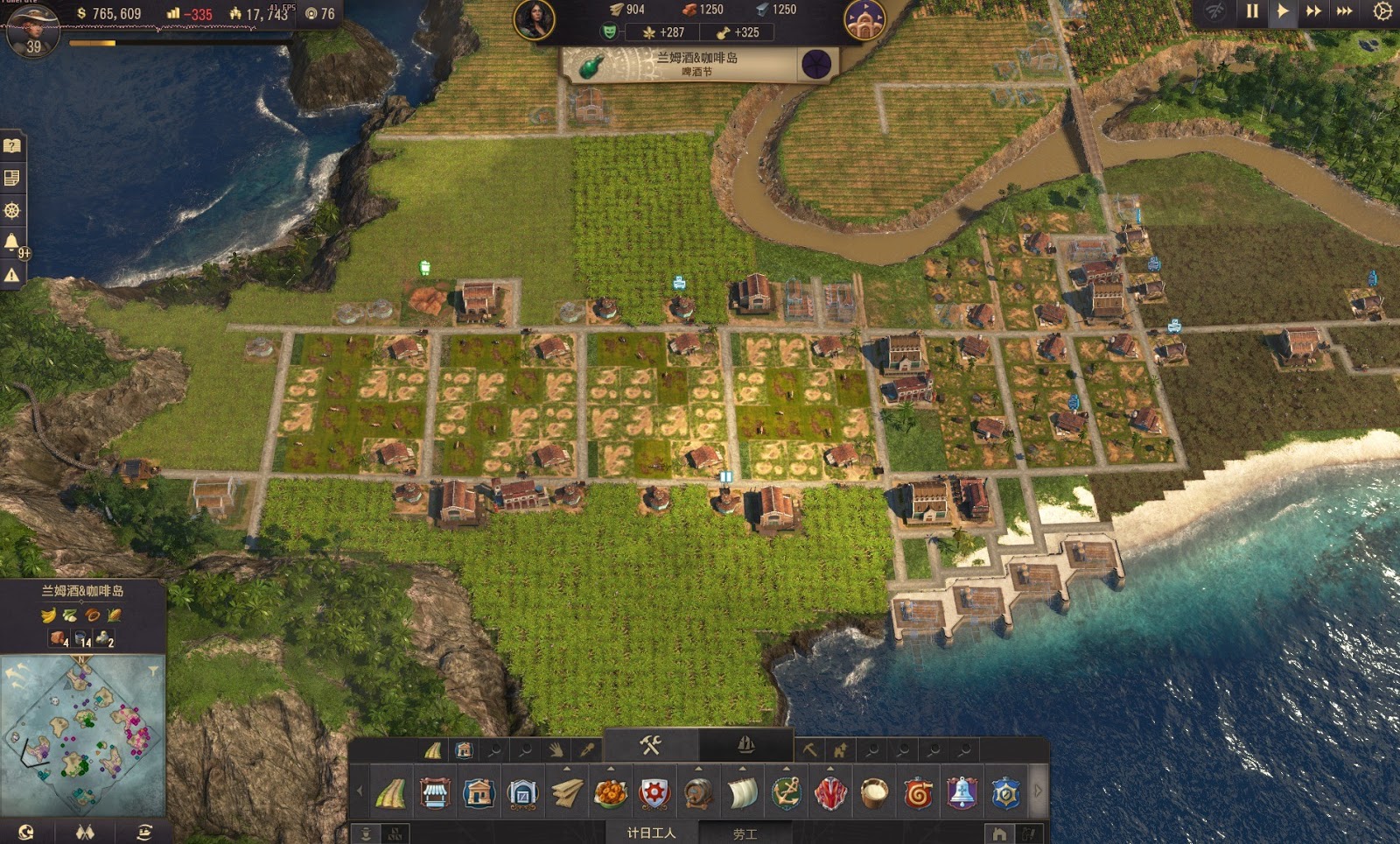Screen dimensions: 1400x844
Task: Open the minimap filter funnel
Action: tap(153, 672)
